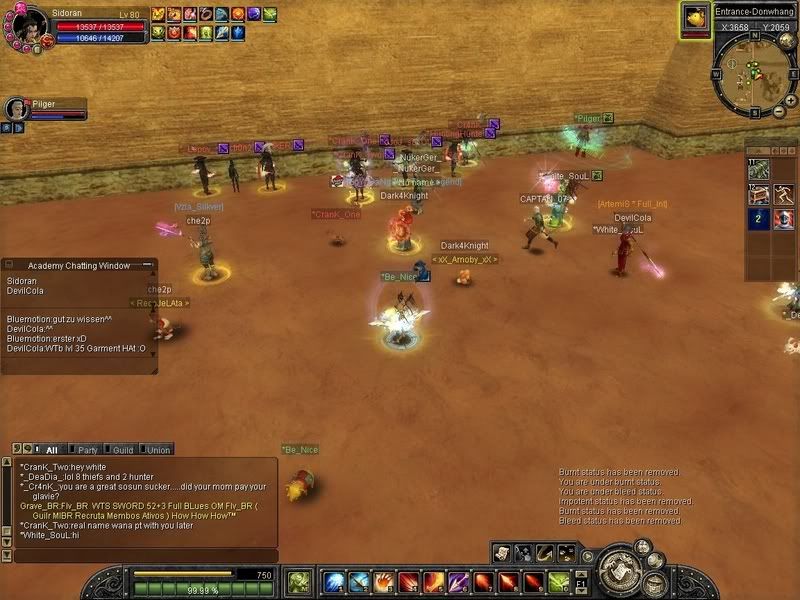Switch to the Guild chat tab
The image size is (800, 600).
click(x=122, y=450)
